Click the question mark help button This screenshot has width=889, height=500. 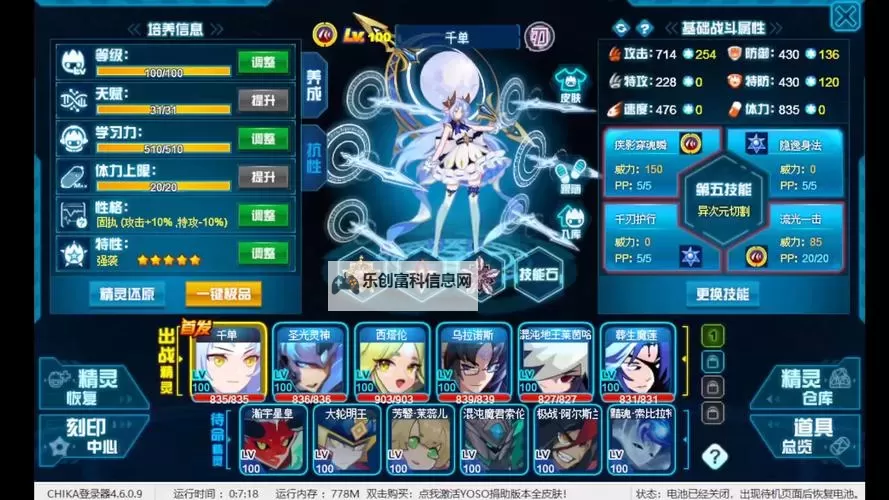714,457
